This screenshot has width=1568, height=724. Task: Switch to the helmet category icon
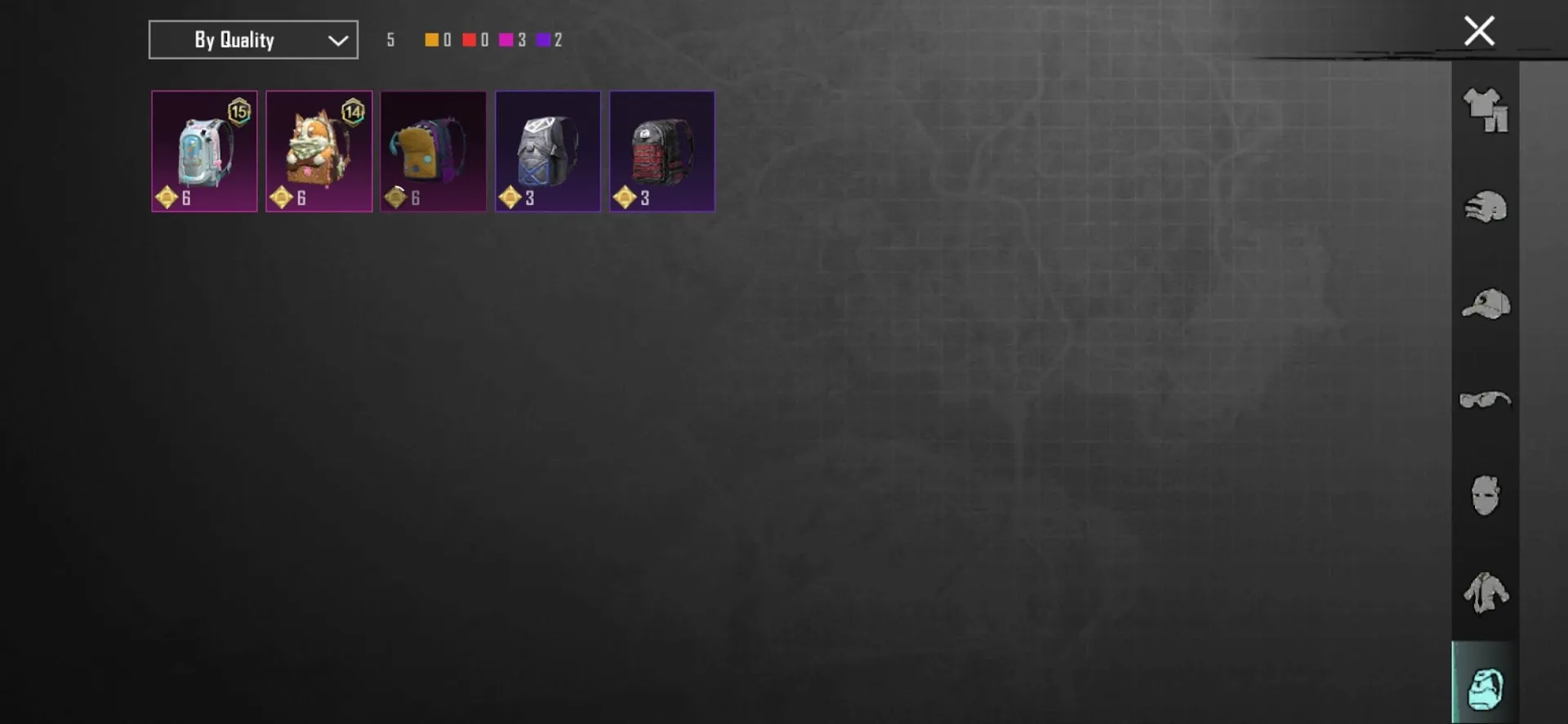(1488, 207)
